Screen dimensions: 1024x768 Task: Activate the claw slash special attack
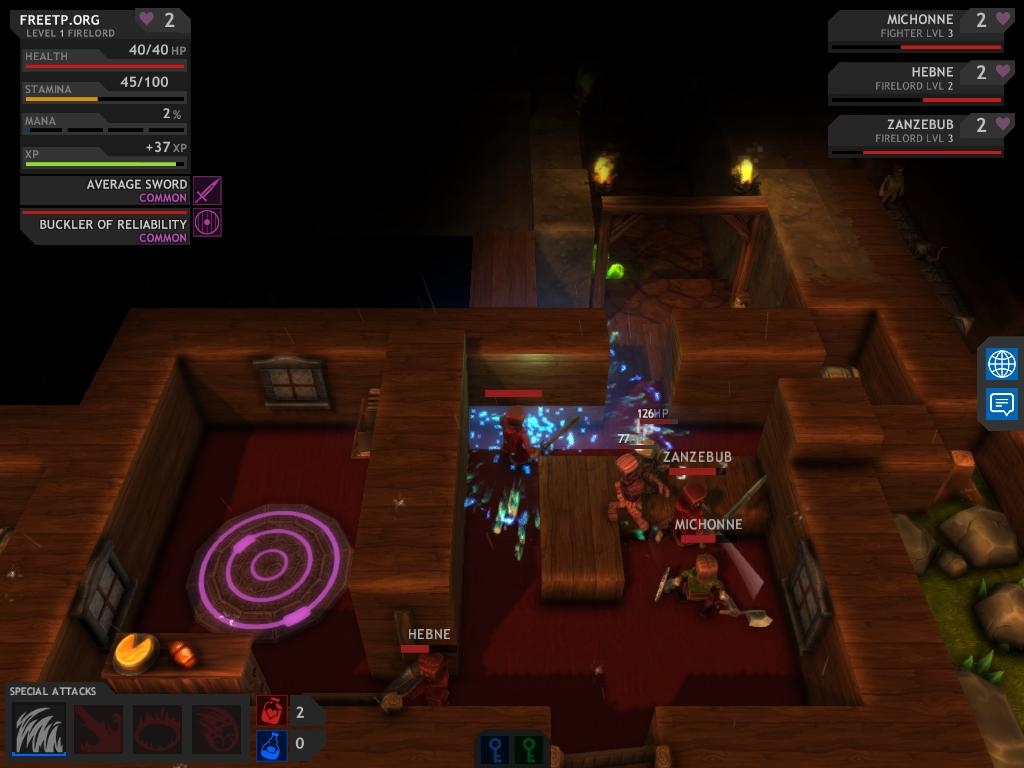[40, 729]
